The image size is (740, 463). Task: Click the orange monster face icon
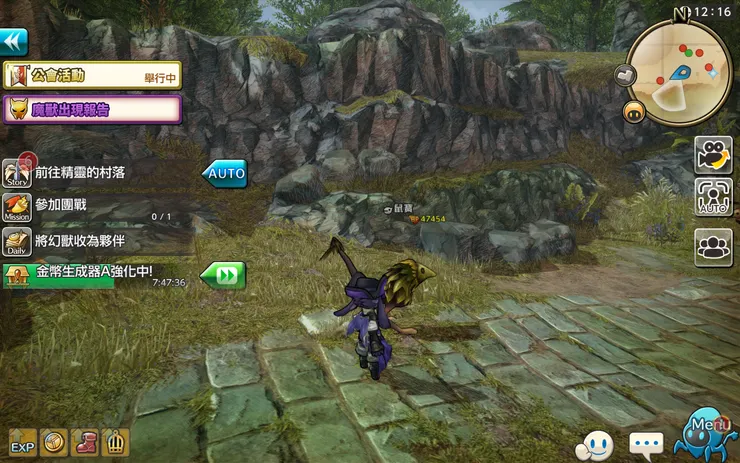point(633,112)
